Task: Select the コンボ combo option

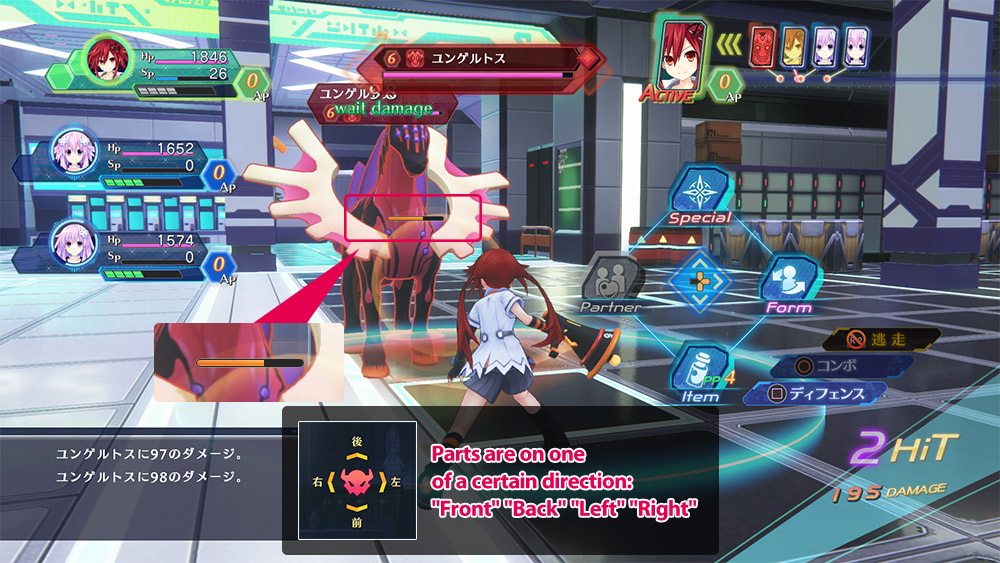Action: coord(837,366)
